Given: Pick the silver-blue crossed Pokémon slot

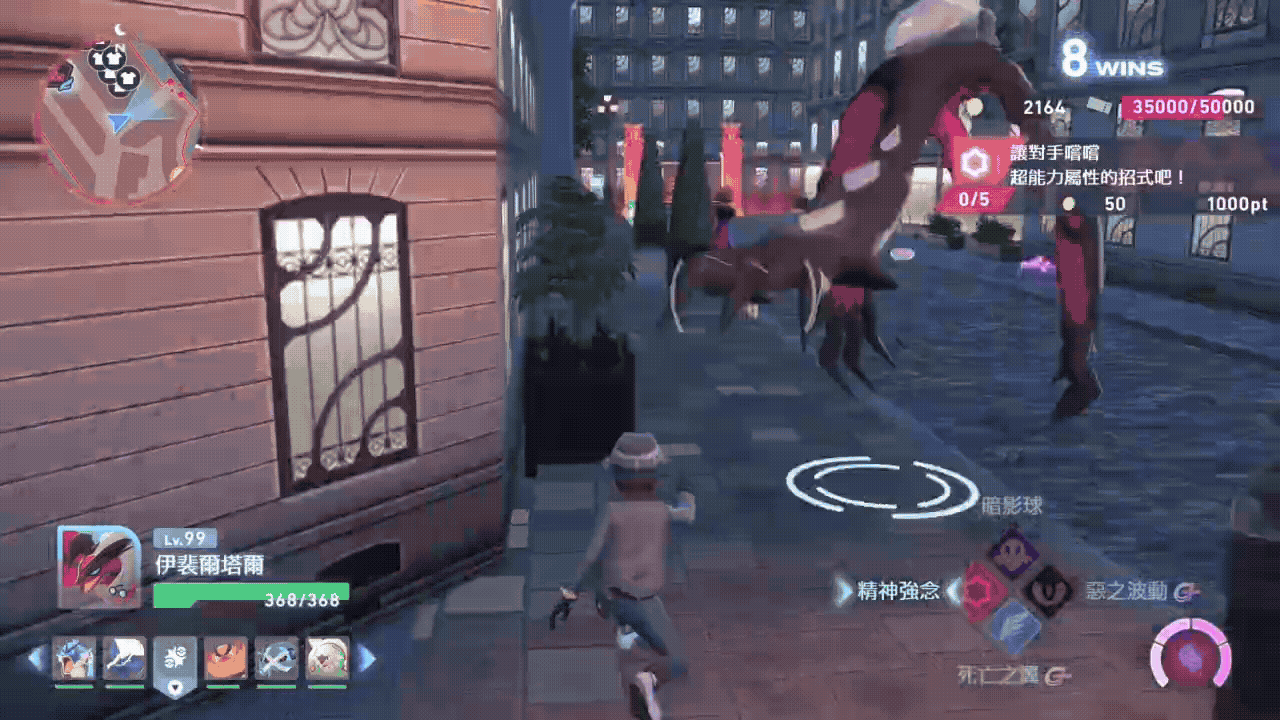Looking at the screenshot, I should 276,659.
